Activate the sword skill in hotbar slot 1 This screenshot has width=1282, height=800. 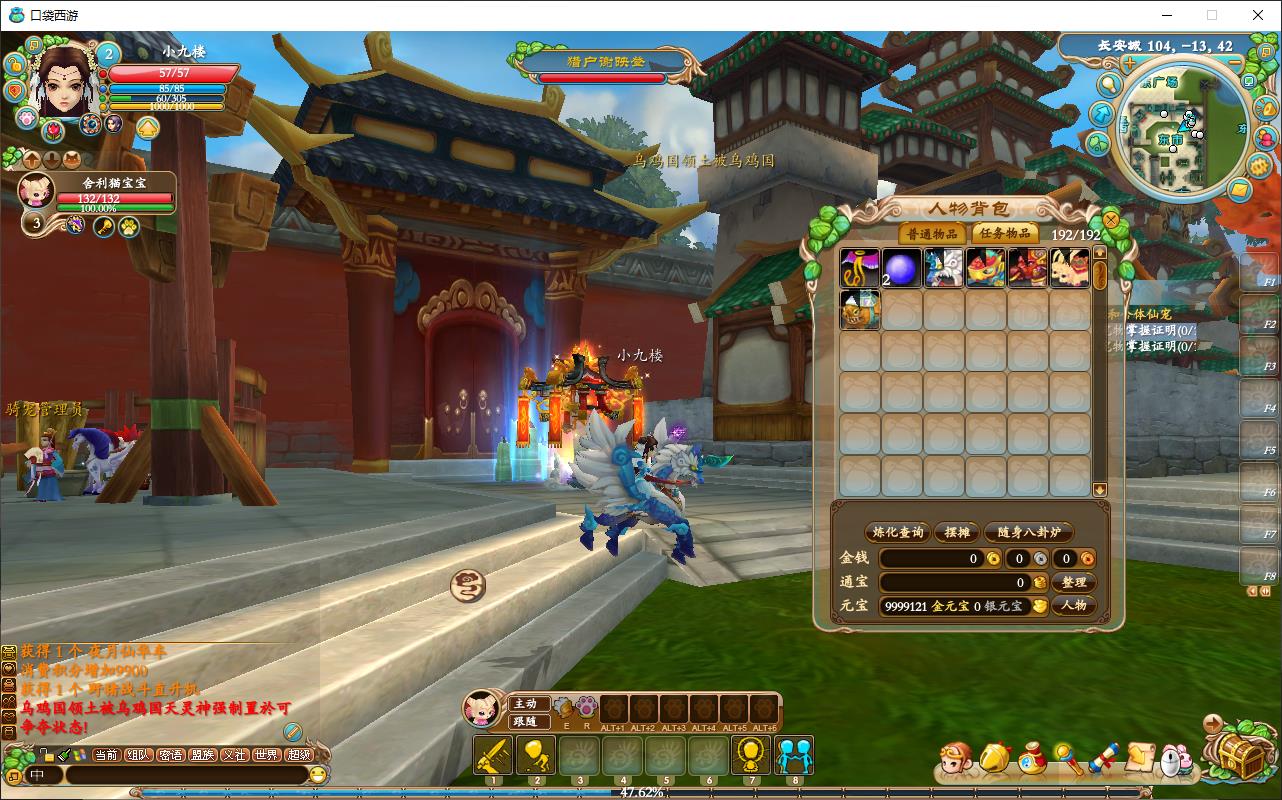(x=493, y=755)
